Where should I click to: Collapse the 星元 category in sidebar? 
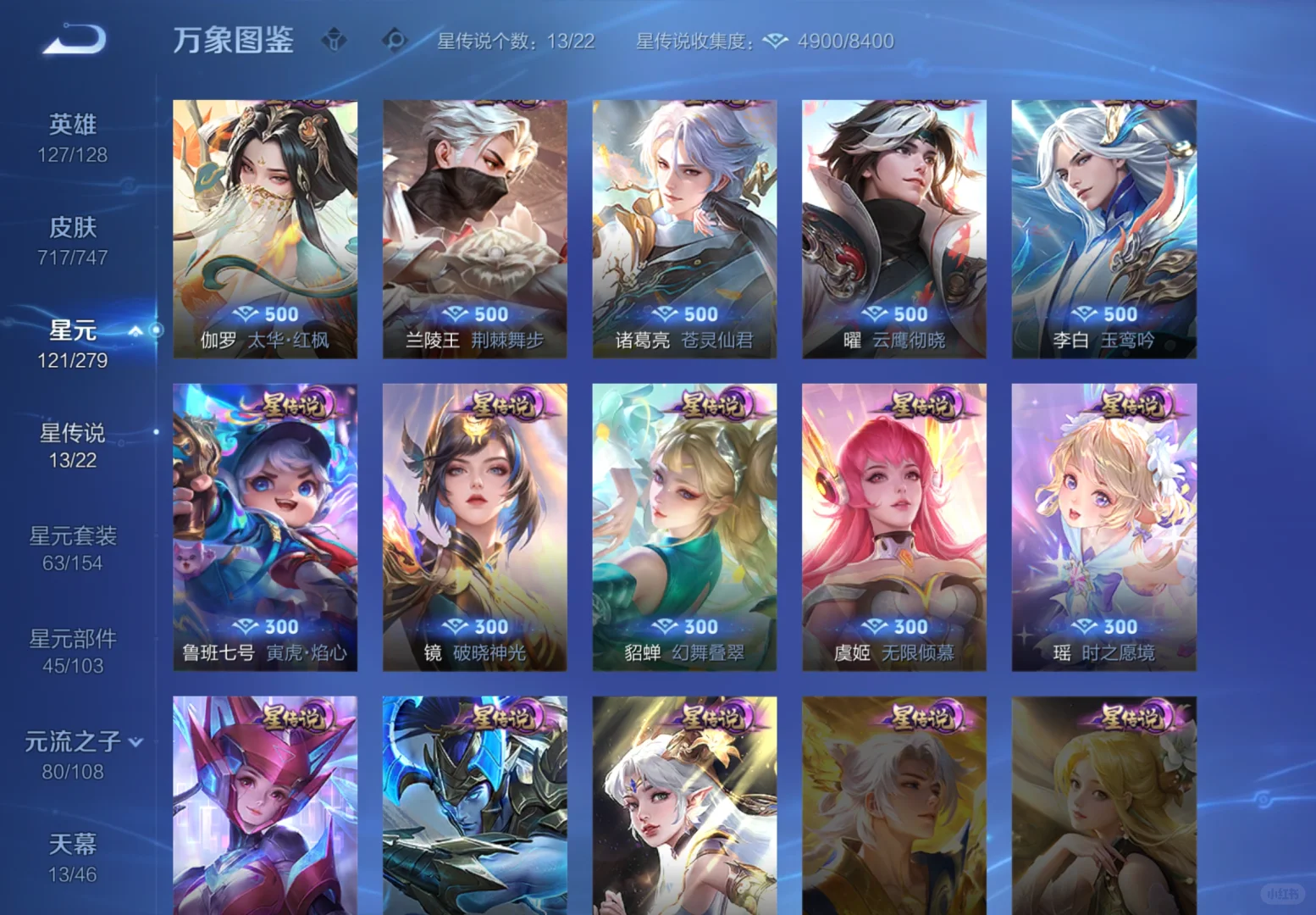pos(135,332)
